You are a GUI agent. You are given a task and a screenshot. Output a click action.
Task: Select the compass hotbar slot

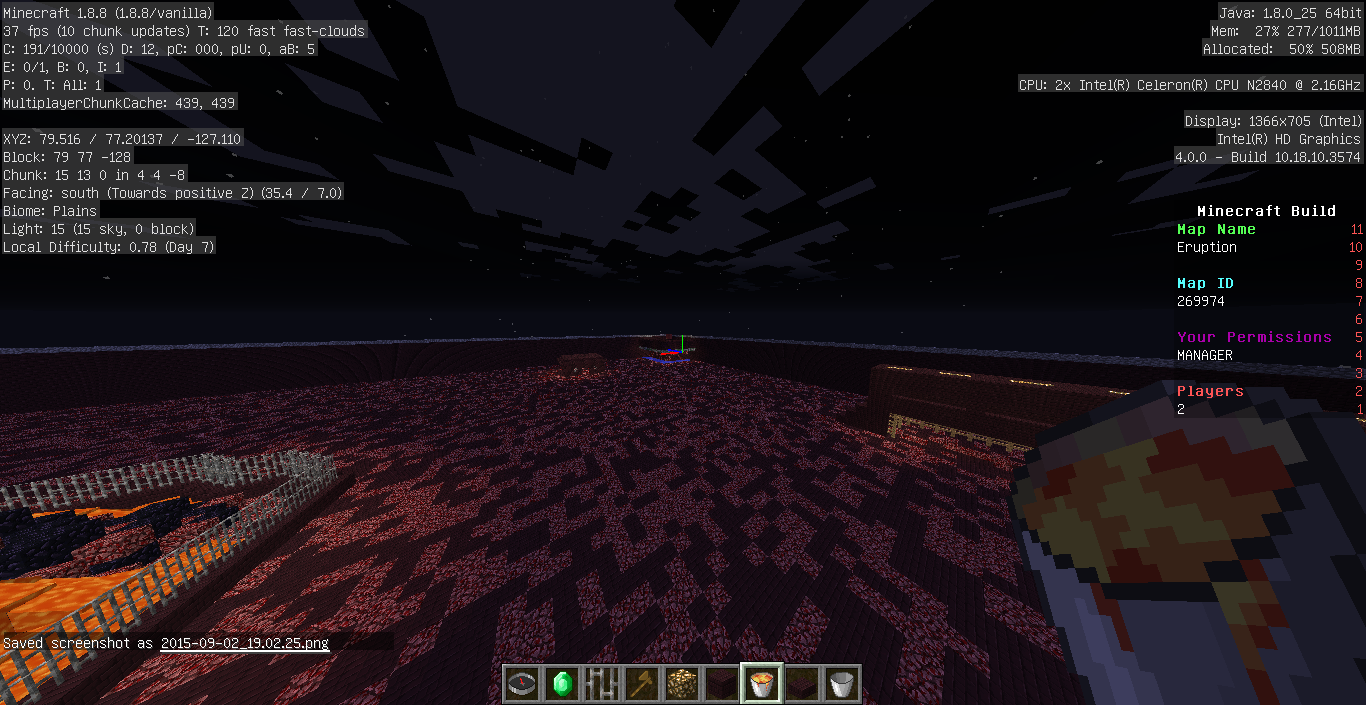pyautogui.click(x=521, y=684)
